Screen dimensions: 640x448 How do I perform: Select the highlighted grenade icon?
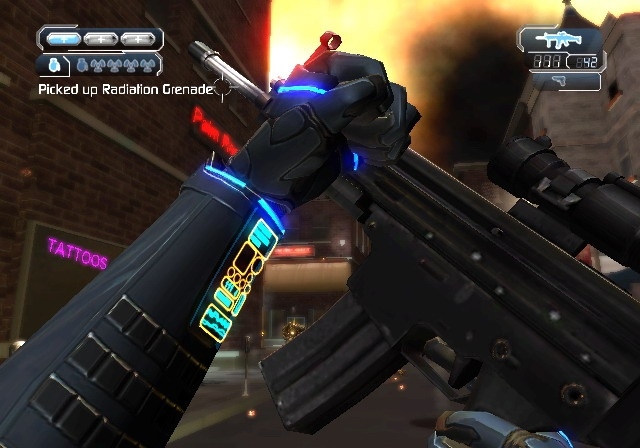pos(53,66)
